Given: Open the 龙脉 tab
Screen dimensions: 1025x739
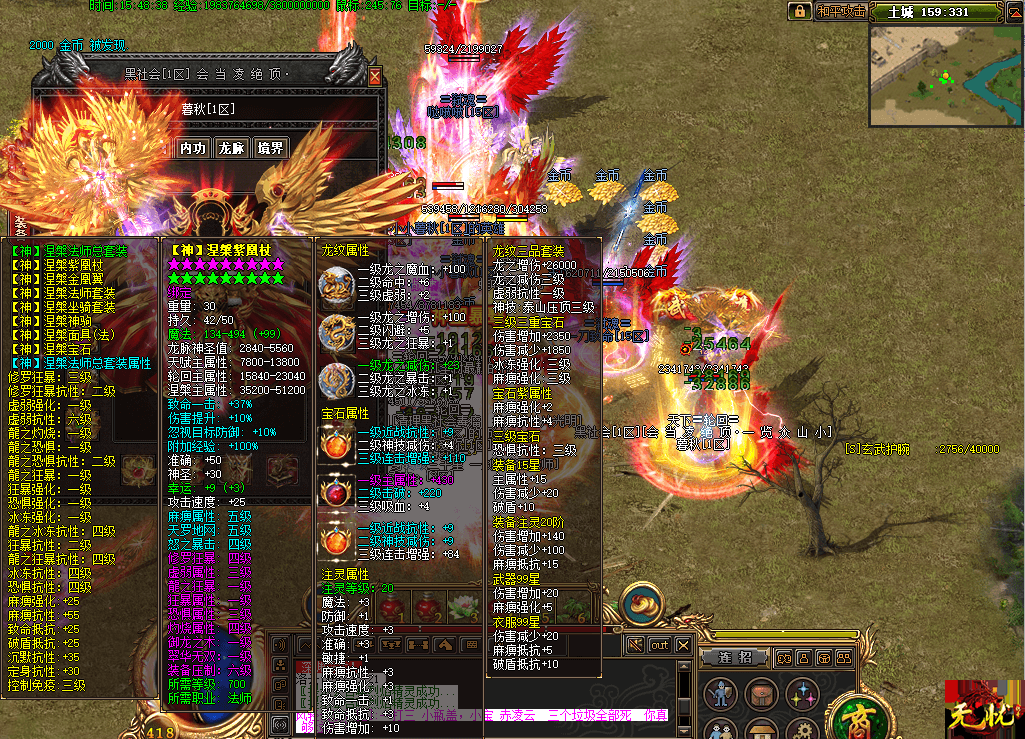Looking at the screenshot, I should [x=232, y=148].
